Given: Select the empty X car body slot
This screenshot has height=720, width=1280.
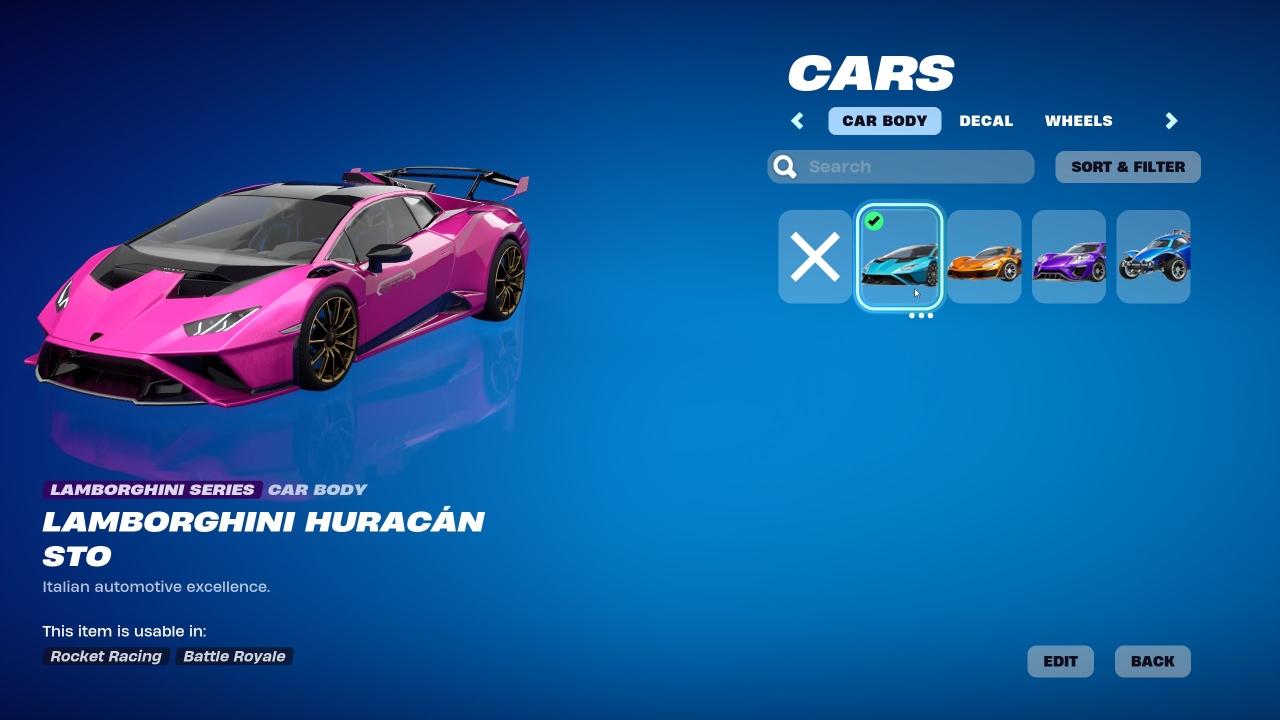Looking at the screenshot, I should (x=815, y=257).
